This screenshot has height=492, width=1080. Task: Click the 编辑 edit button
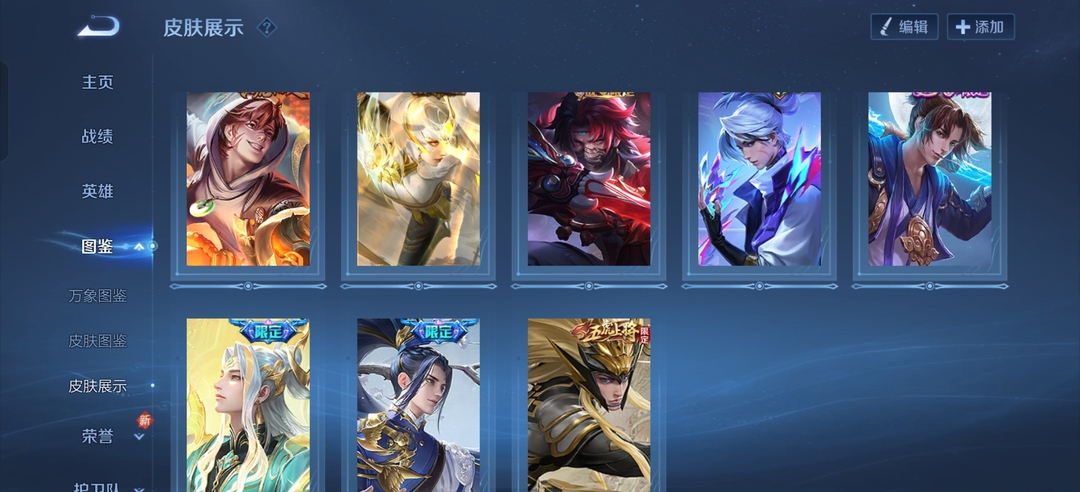[904, 27]
